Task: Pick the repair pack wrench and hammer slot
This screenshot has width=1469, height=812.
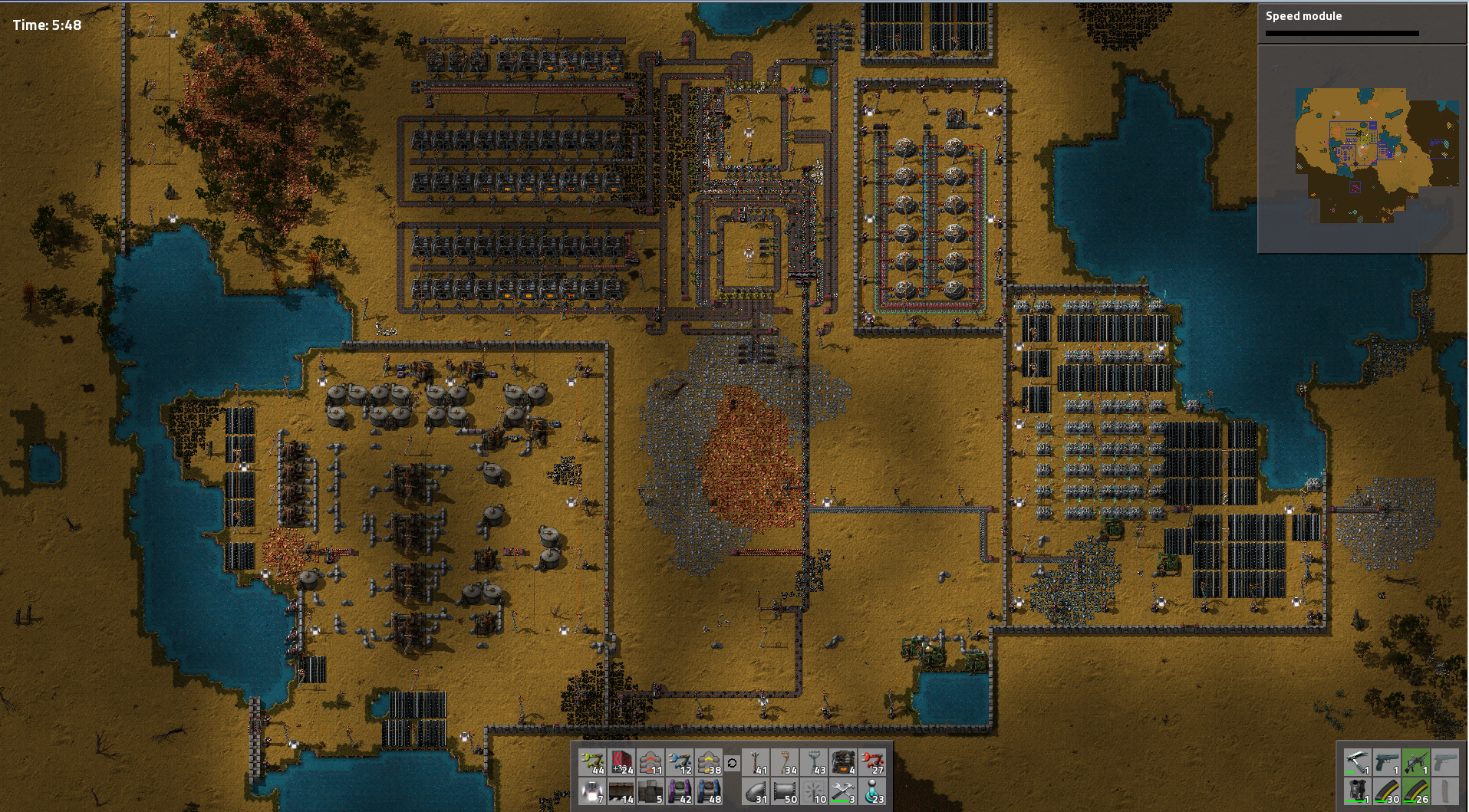Action: point(843,792)
